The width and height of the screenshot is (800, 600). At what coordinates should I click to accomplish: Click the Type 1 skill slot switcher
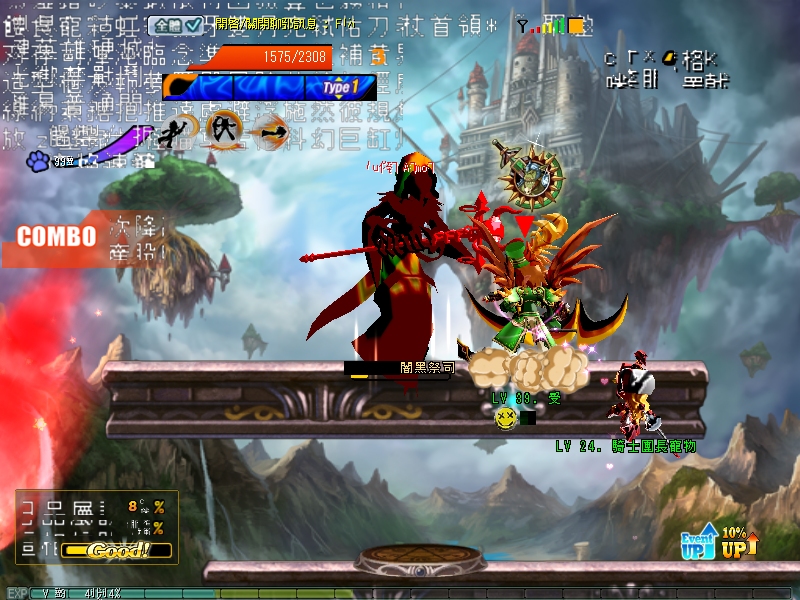340,88
